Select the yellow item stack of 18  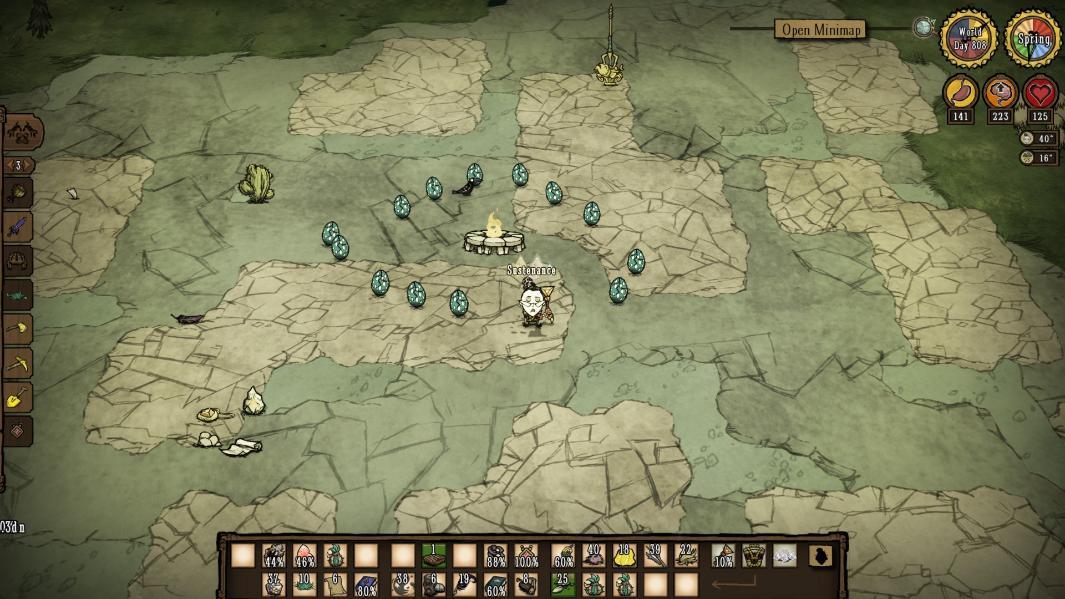tap(623, 555)
